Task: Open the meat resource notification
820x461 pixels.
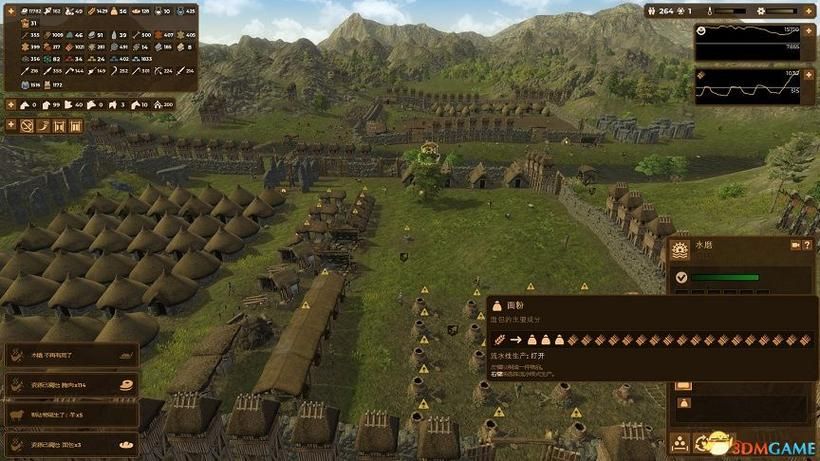Action: coord(70,383)
